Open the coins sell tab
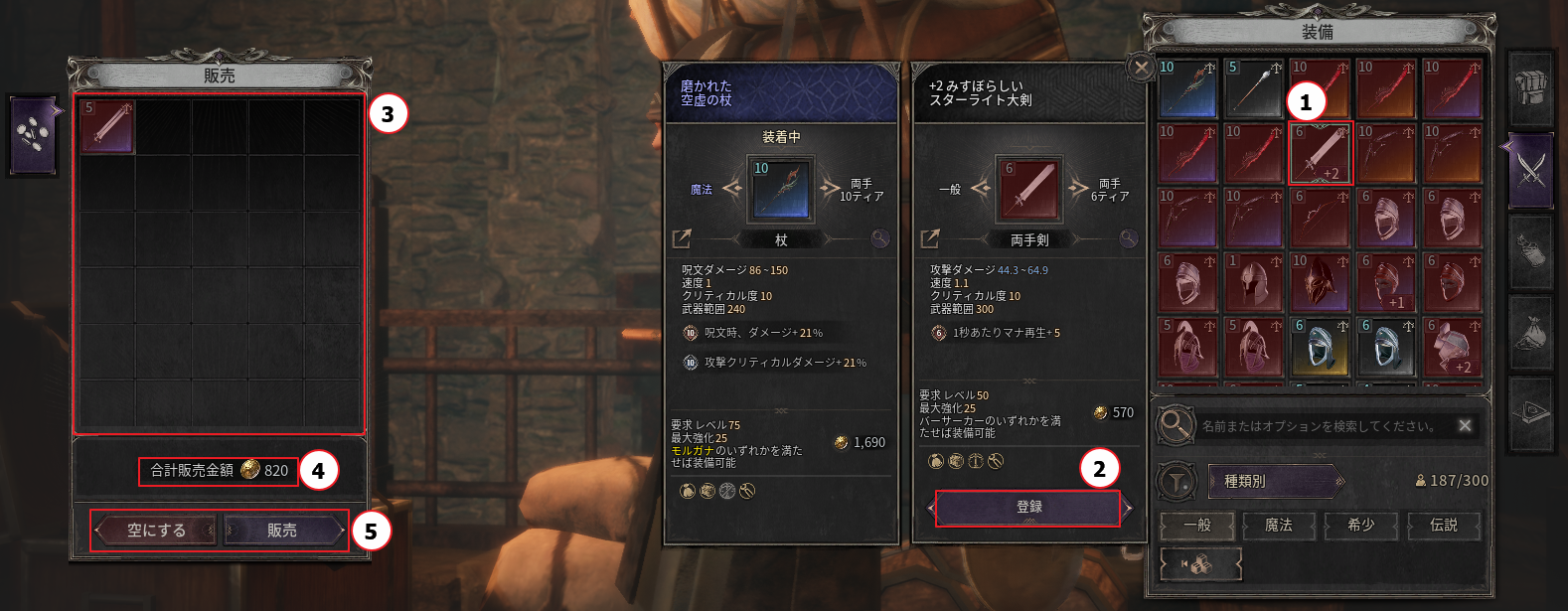Viewport: 1568px width, 611px height. (34, 136)
